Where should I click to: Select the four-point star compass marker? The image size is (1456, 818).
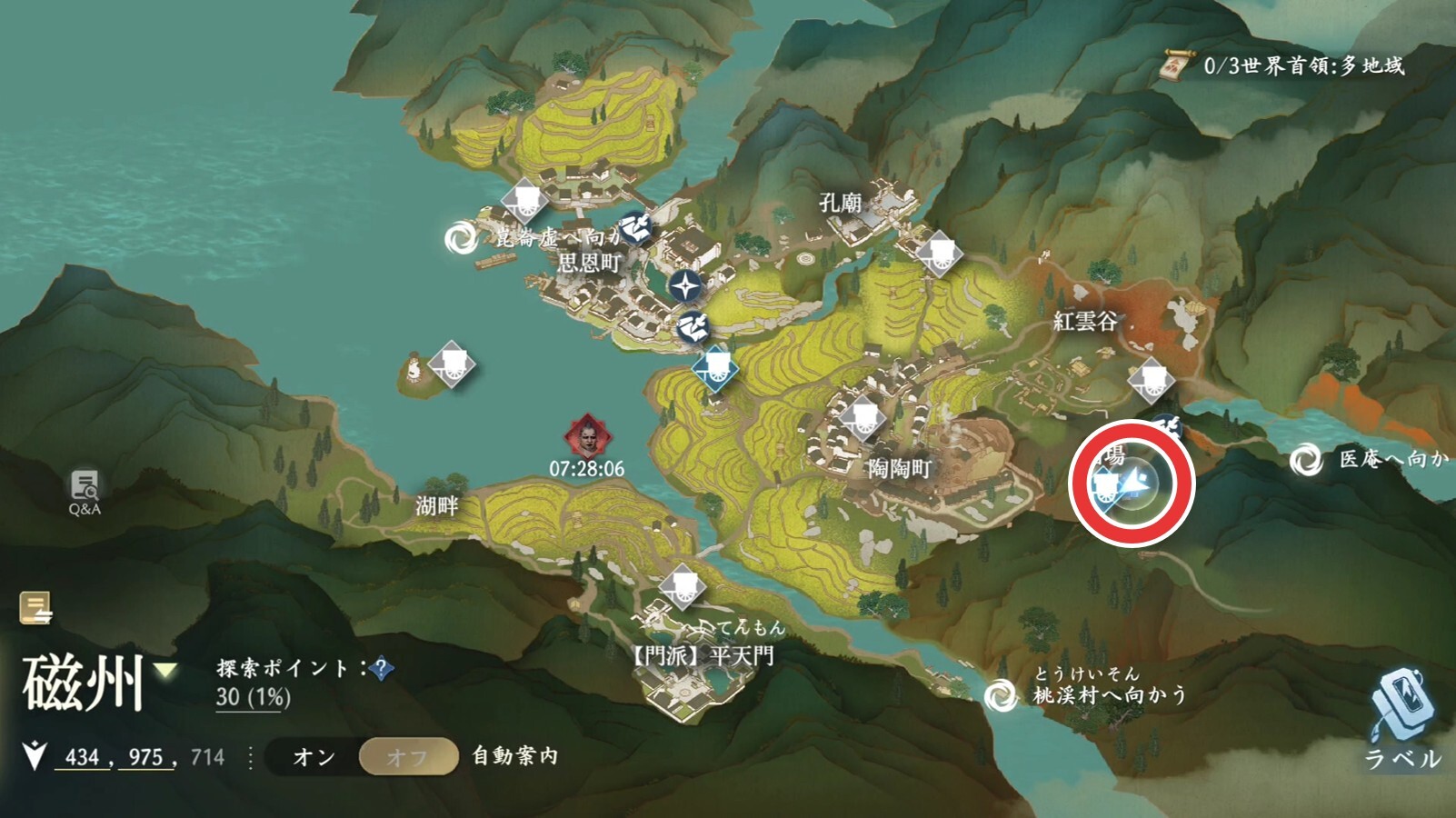pyautogui.click(x=685, y=286)
